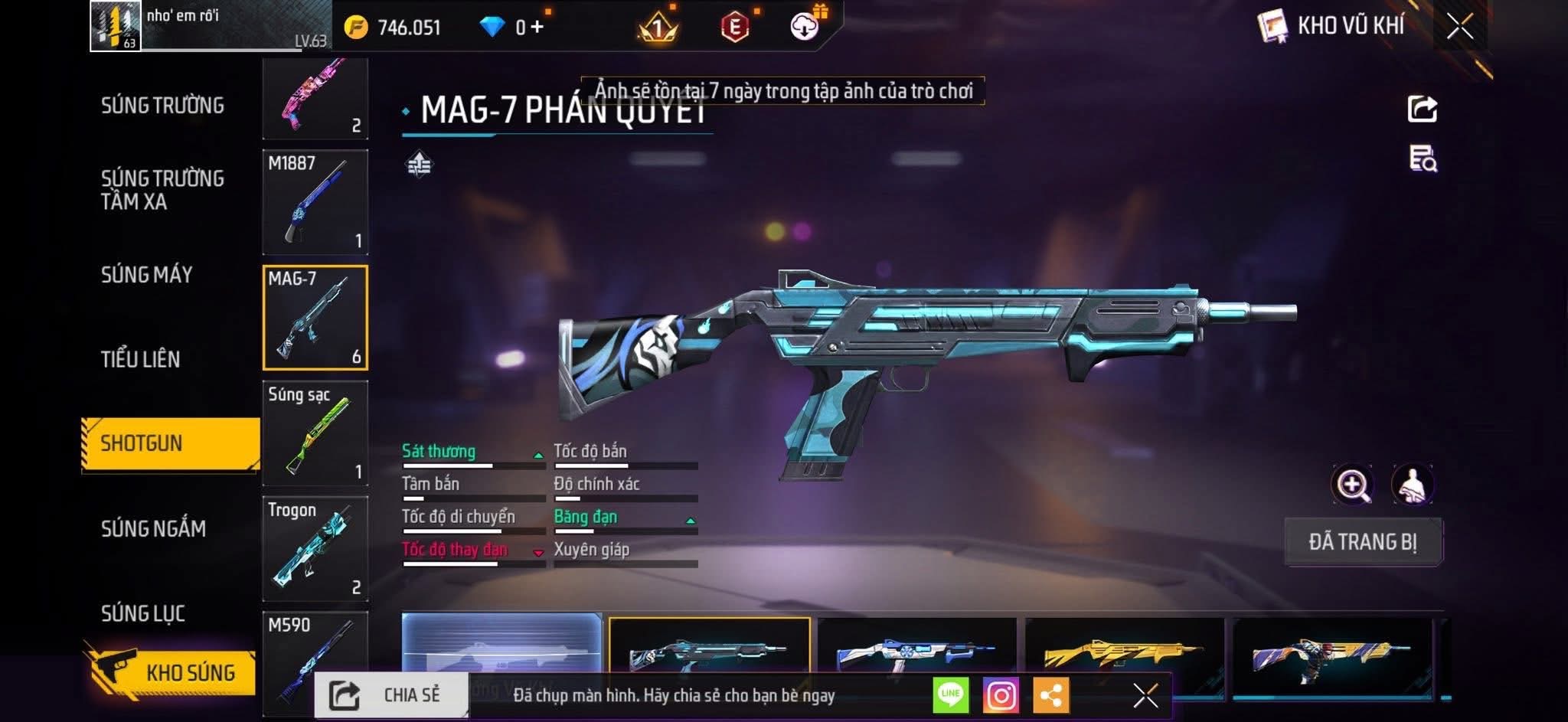Select the Súng sạc weapon tile

coord(315,433)
